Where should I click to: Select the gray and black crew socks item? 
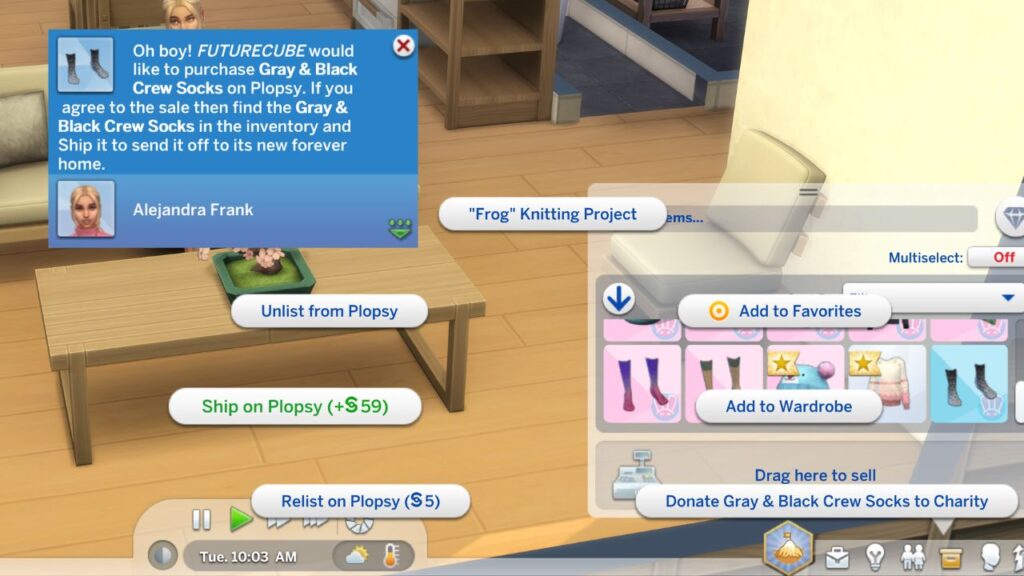pos(969,383)
